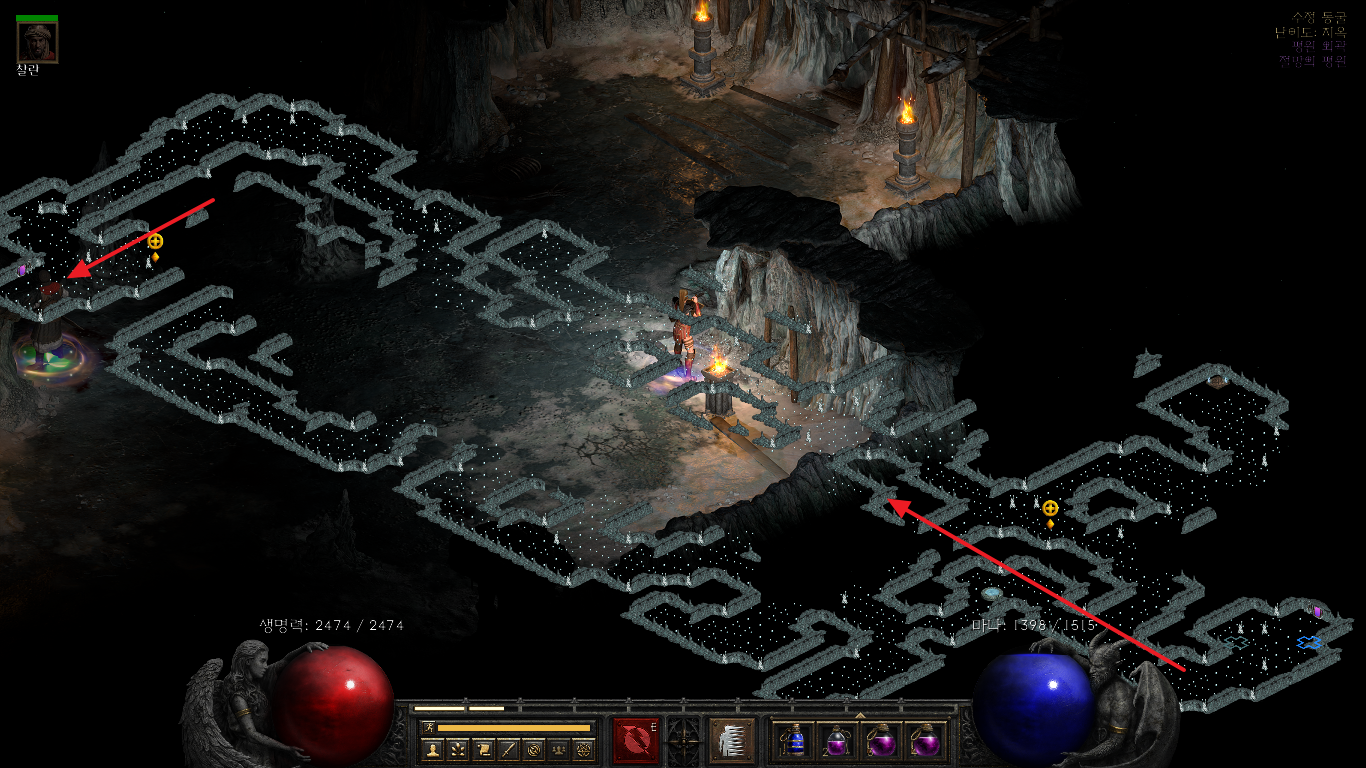
Task: Open the character sheet button
Action: [433, 748]
